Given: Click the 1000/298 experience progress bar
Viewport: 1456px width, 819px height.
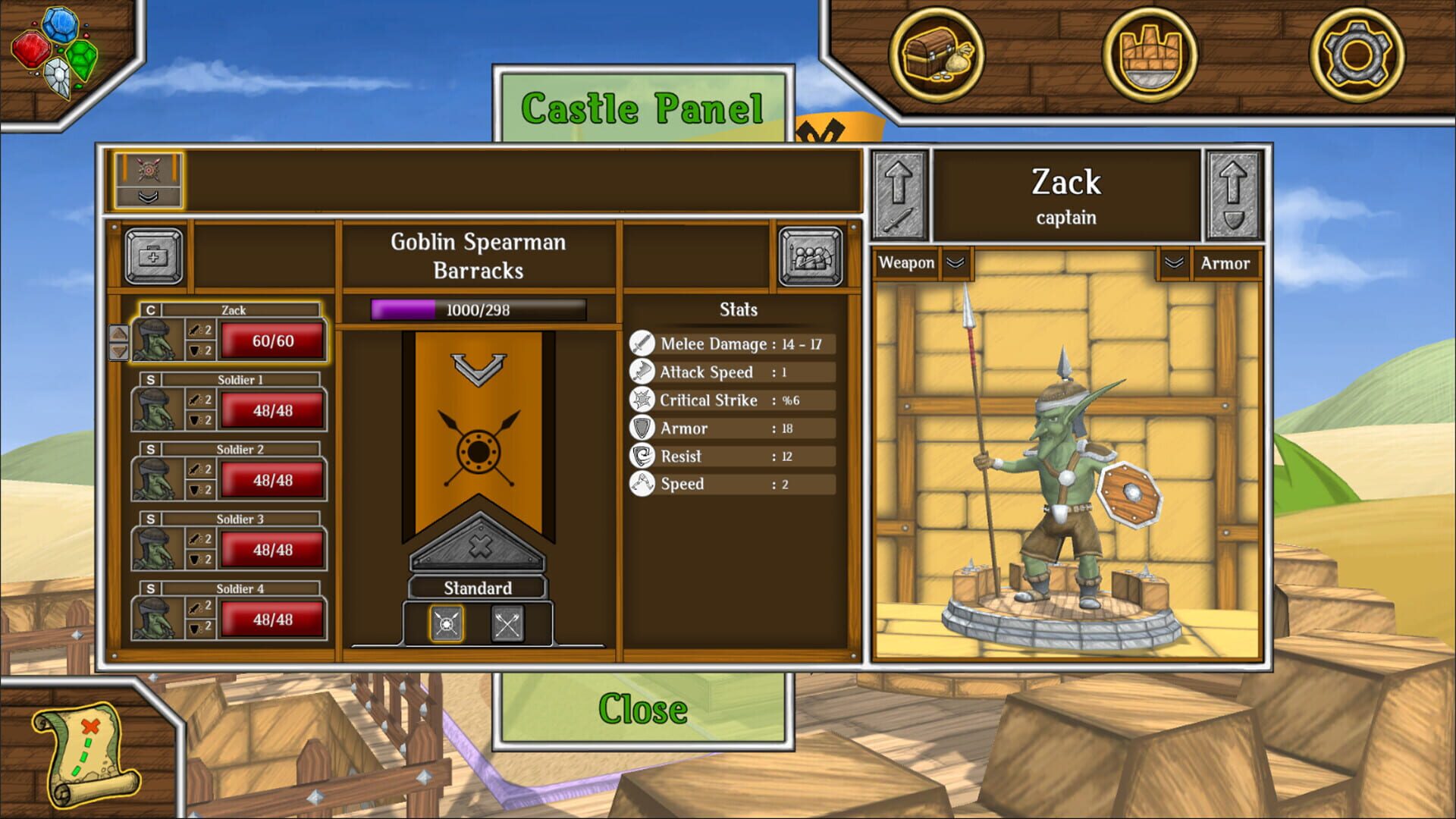Looking at the screenshot, I should pos(477,309).
